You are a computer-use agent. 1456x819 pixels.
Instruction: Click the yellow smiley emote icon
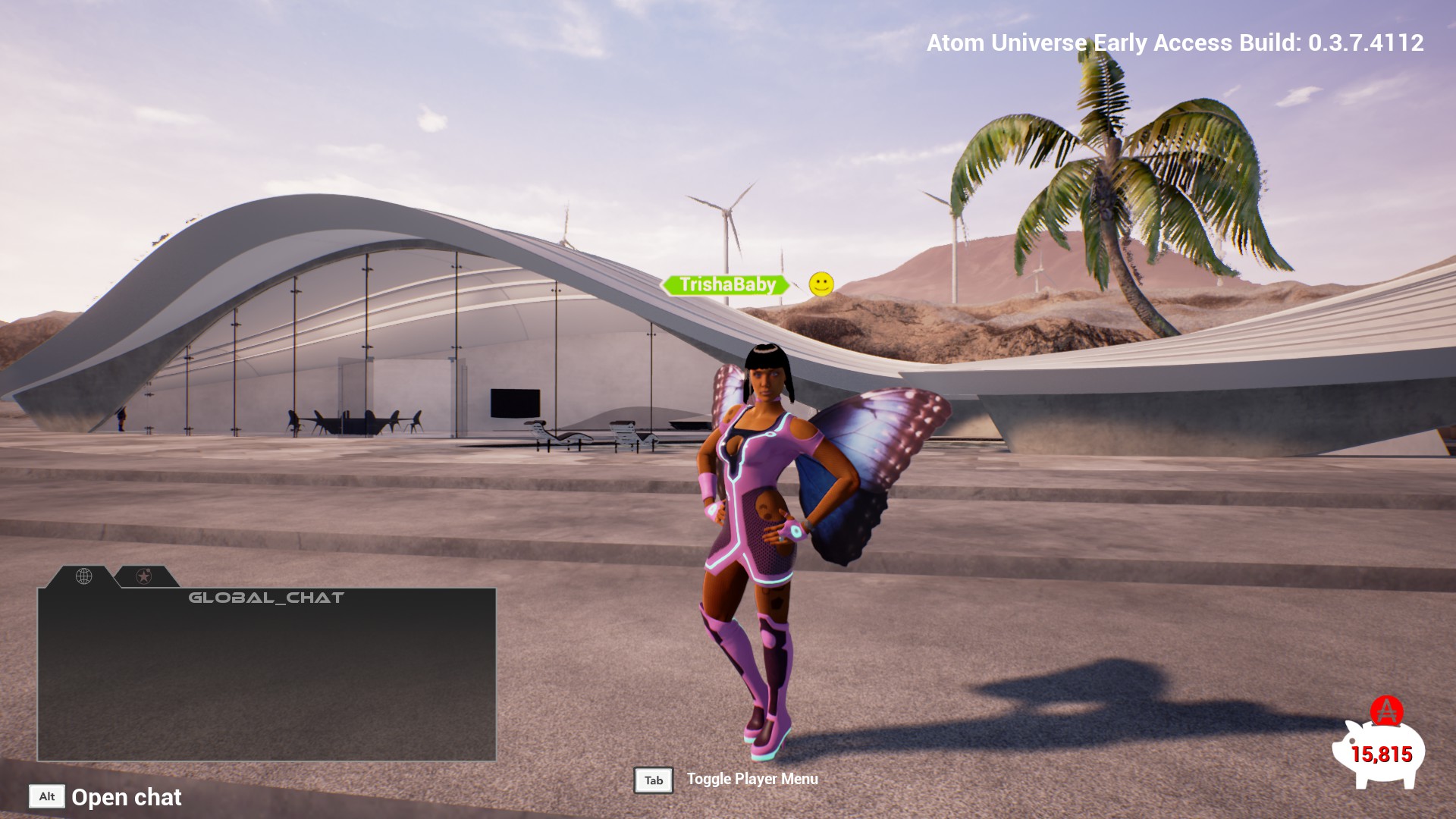821,284
